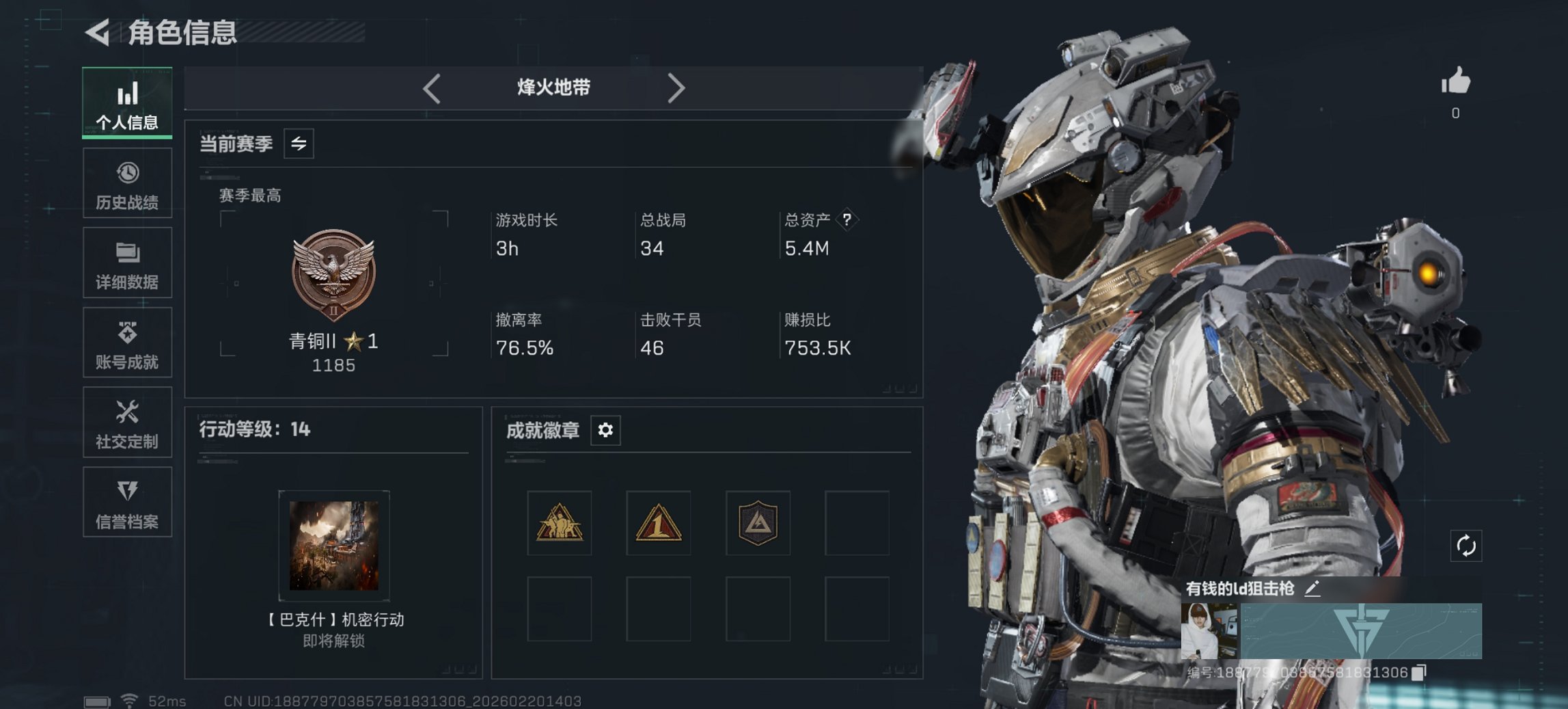Open the 巴克什 机密行动 map thumbnail
This screenshot has width=1568, height=709.
(333, 545)
